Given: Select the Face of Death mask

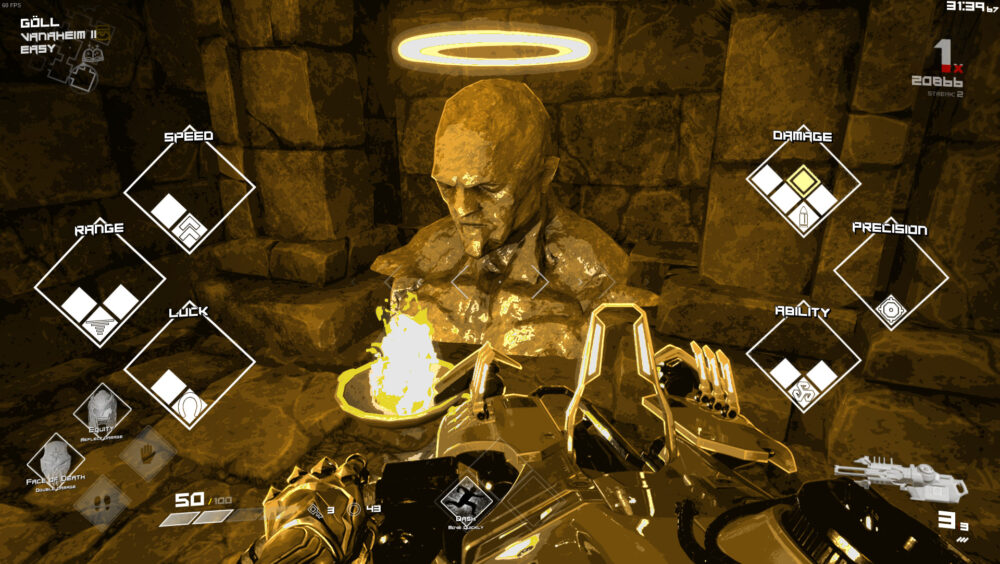Looking at the screenshot, I should tap(56, 460).
